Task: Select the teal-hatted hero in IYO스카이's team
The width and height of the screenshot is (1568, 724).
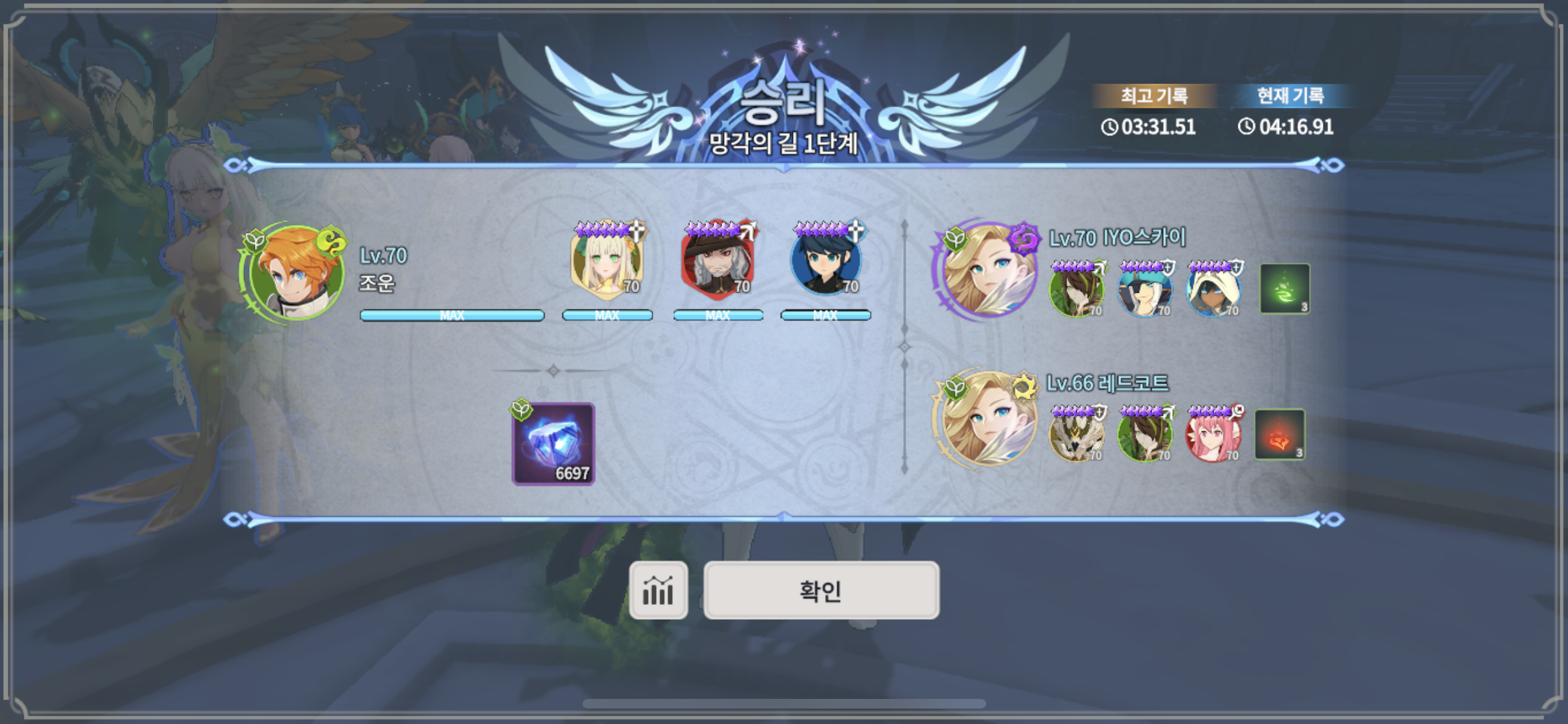Action: pyautogui.click(x=1144, y=291)
